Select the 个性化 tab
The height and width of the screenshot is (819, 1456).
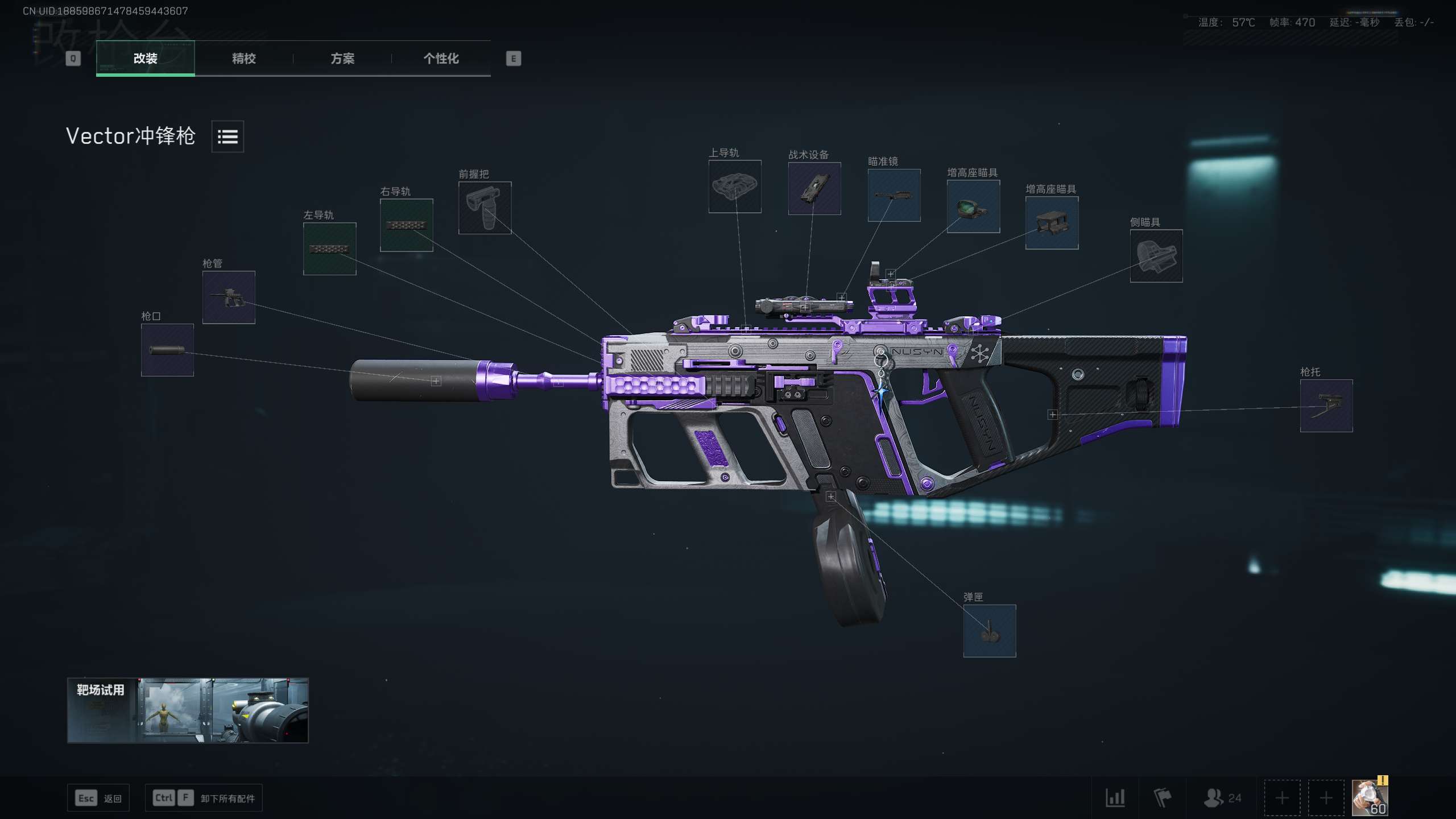click(441, 58)
